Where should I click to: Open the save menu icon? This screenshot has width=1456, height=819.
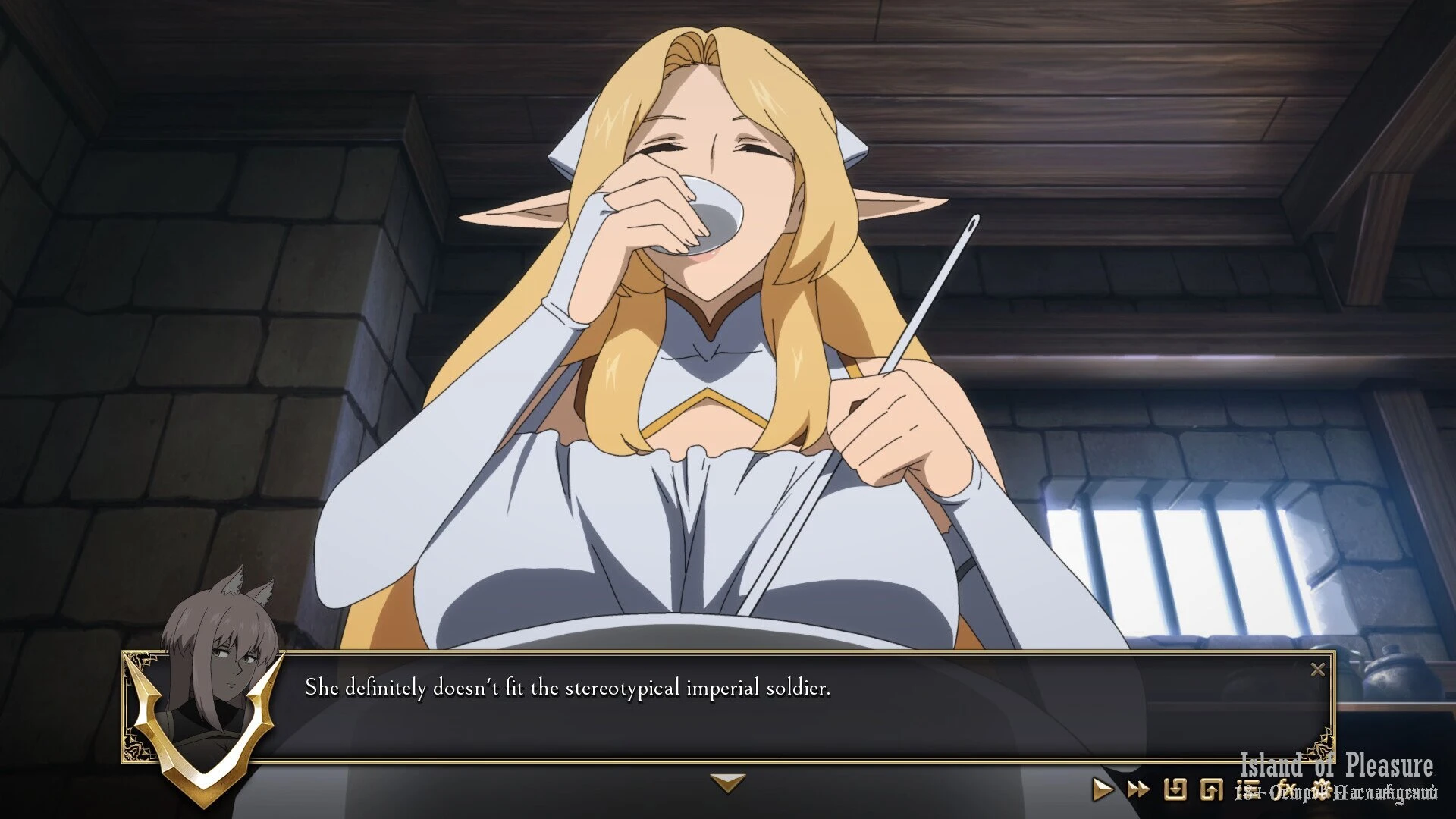click(x=1175, y=789)
